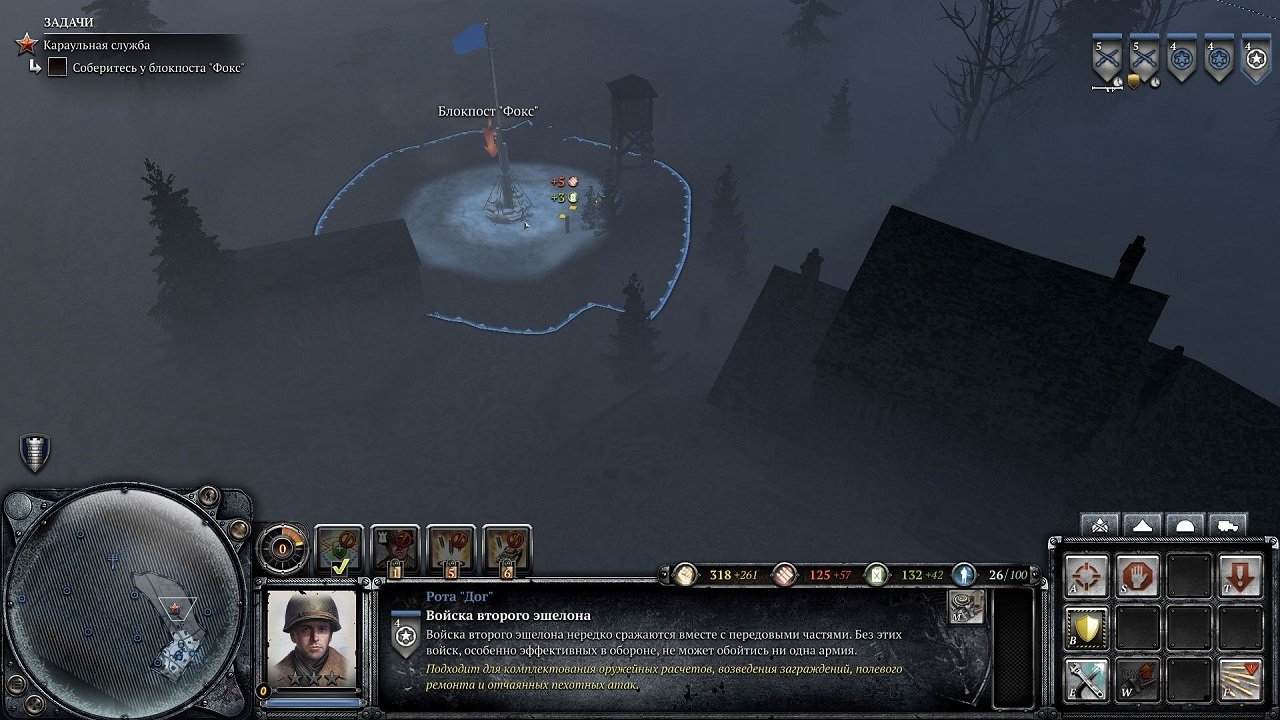Check the objective box 'Соберитесь у блокпоста Фокс'

[58, 67]
